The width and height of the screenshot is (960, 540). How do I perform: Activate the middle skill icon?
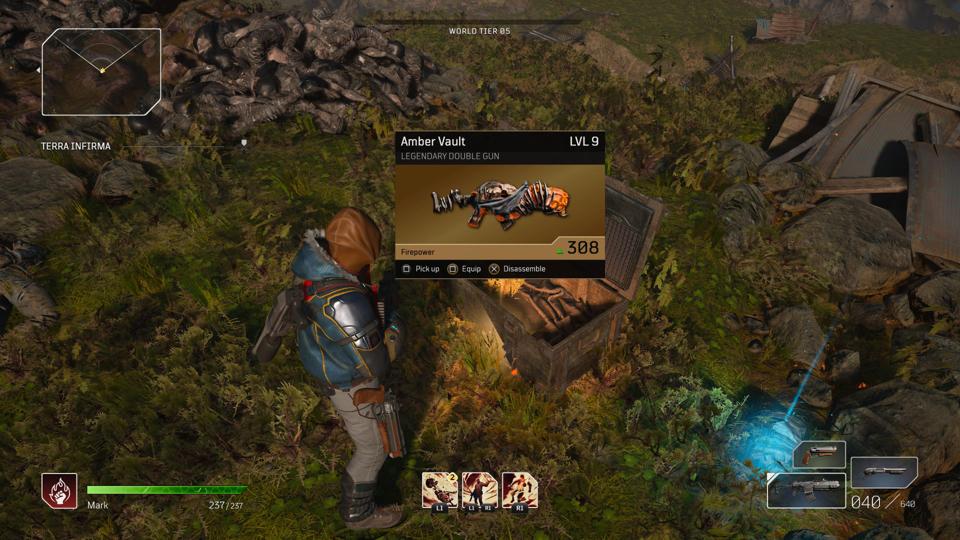[480, 491]
